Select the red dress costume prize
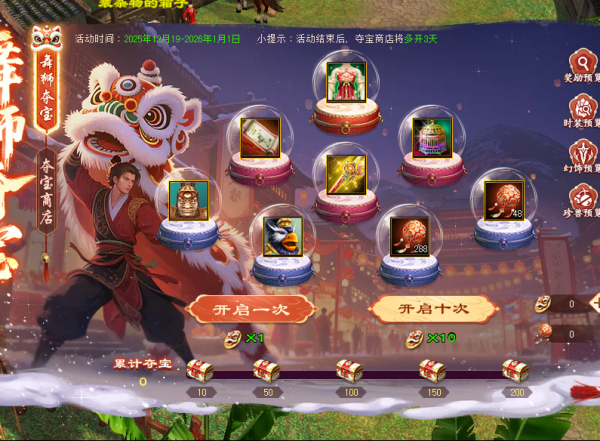 (x=346, y=82)
